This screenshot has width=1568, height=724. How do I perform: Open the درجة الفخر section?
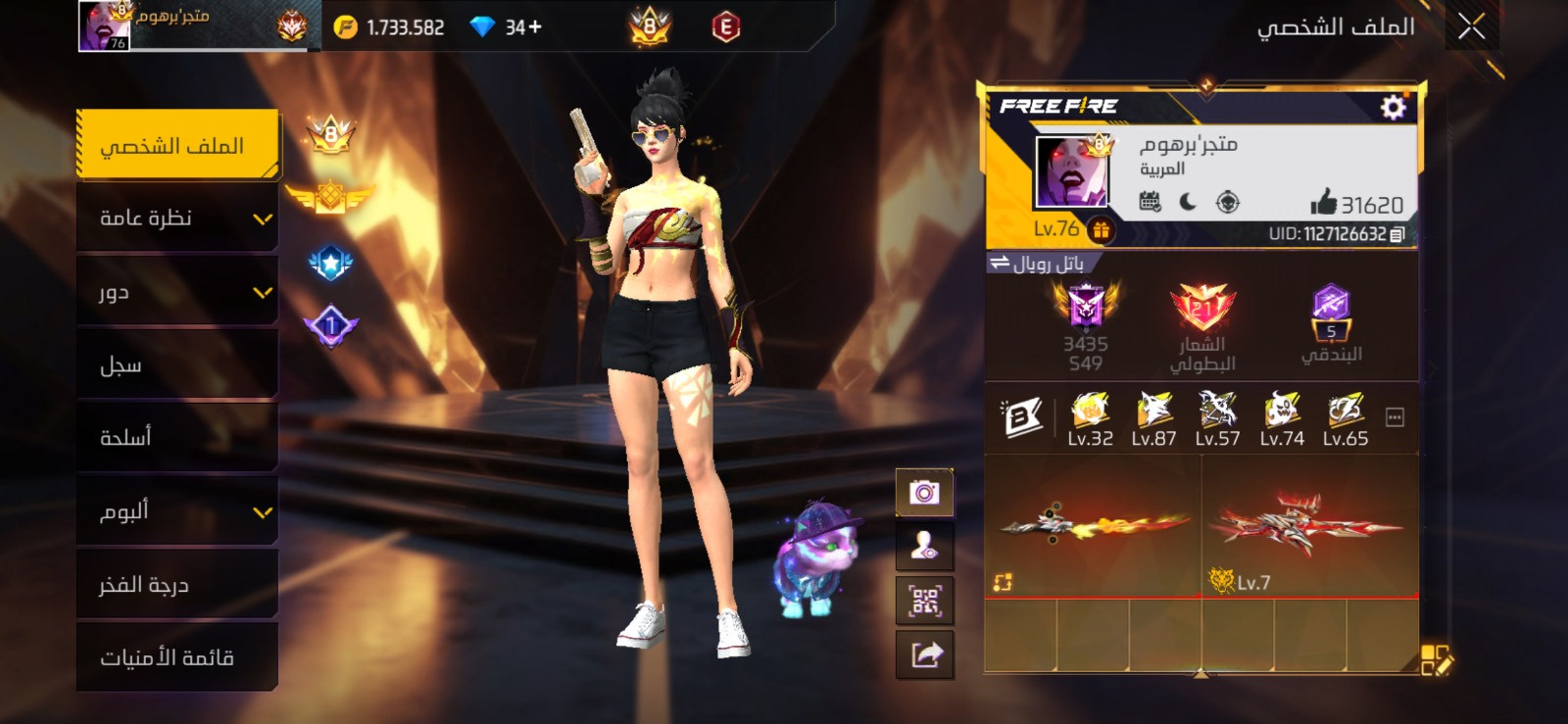(x=177, y=585)
